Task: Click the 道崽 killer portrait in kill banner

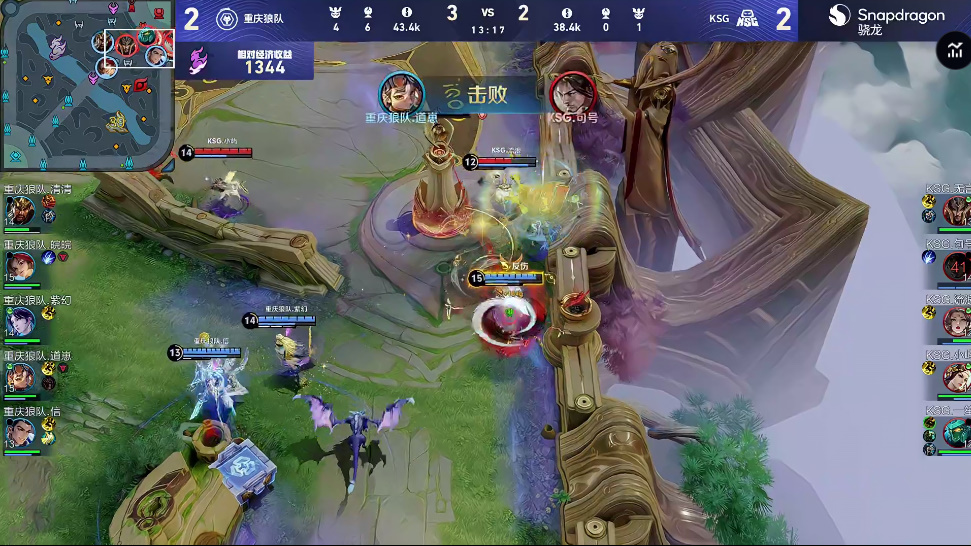Action: click(x=401, y=93)
